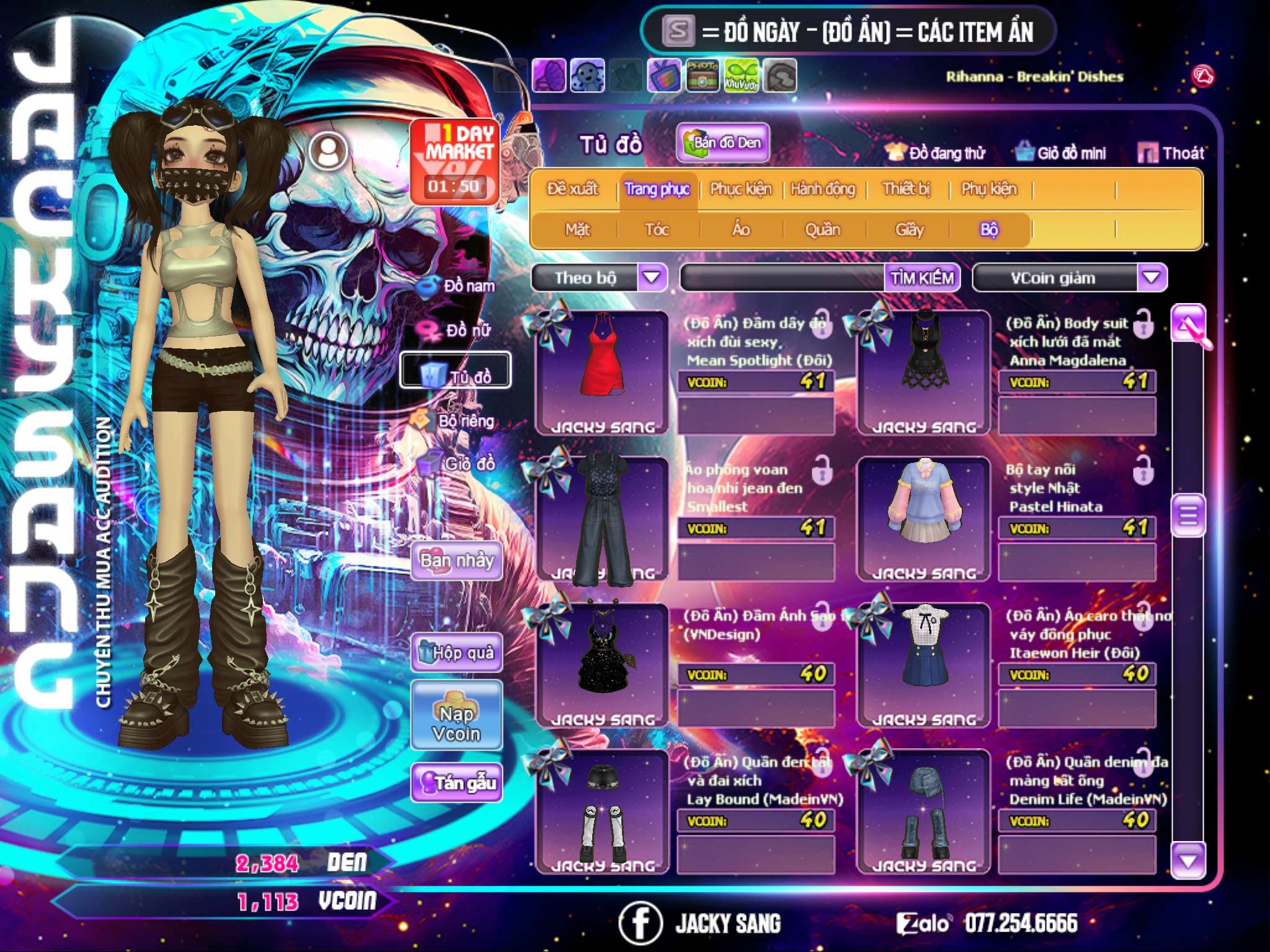This screenshot has height=952, width=1270.
Task: Select the Tóc hair subcategory
Action: tap(657, 230)
